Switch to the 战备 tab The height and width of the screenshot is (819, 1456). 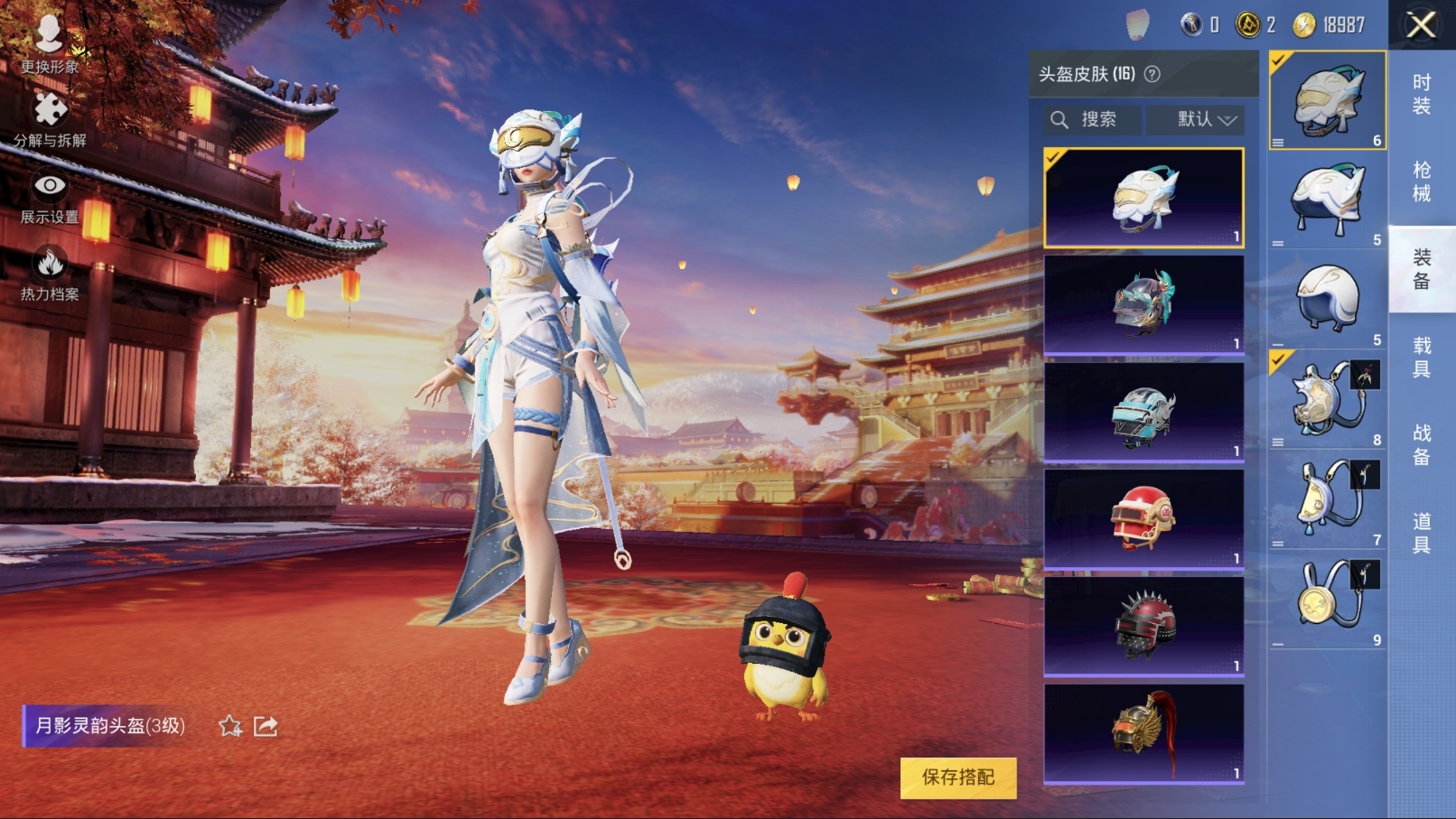click(1421, 445)
